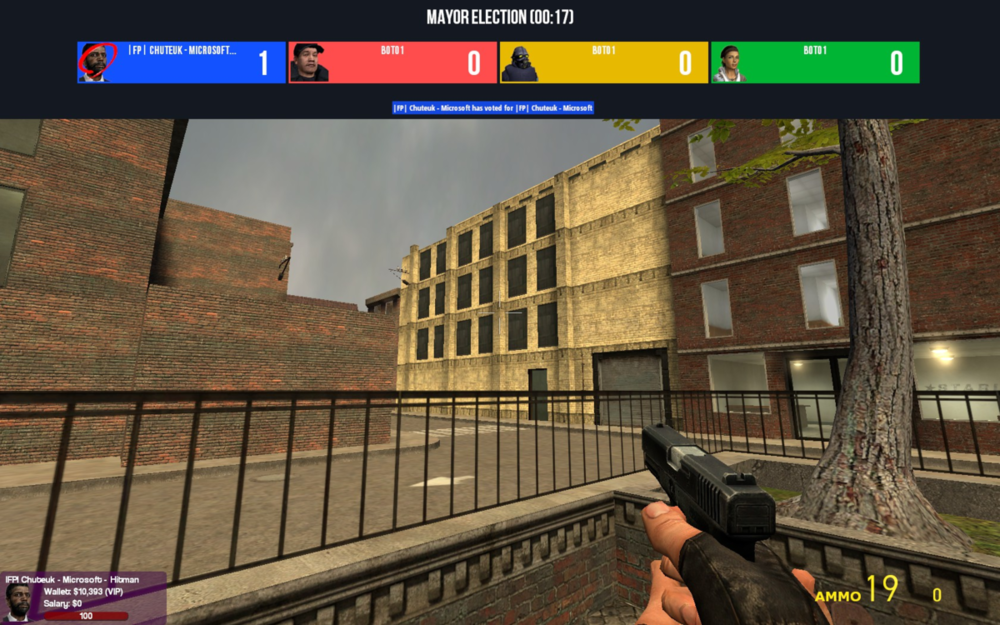The image size is (1000, 625).
Task: Choose the yellow candidate with the gas mask
Action: (603, 62)
